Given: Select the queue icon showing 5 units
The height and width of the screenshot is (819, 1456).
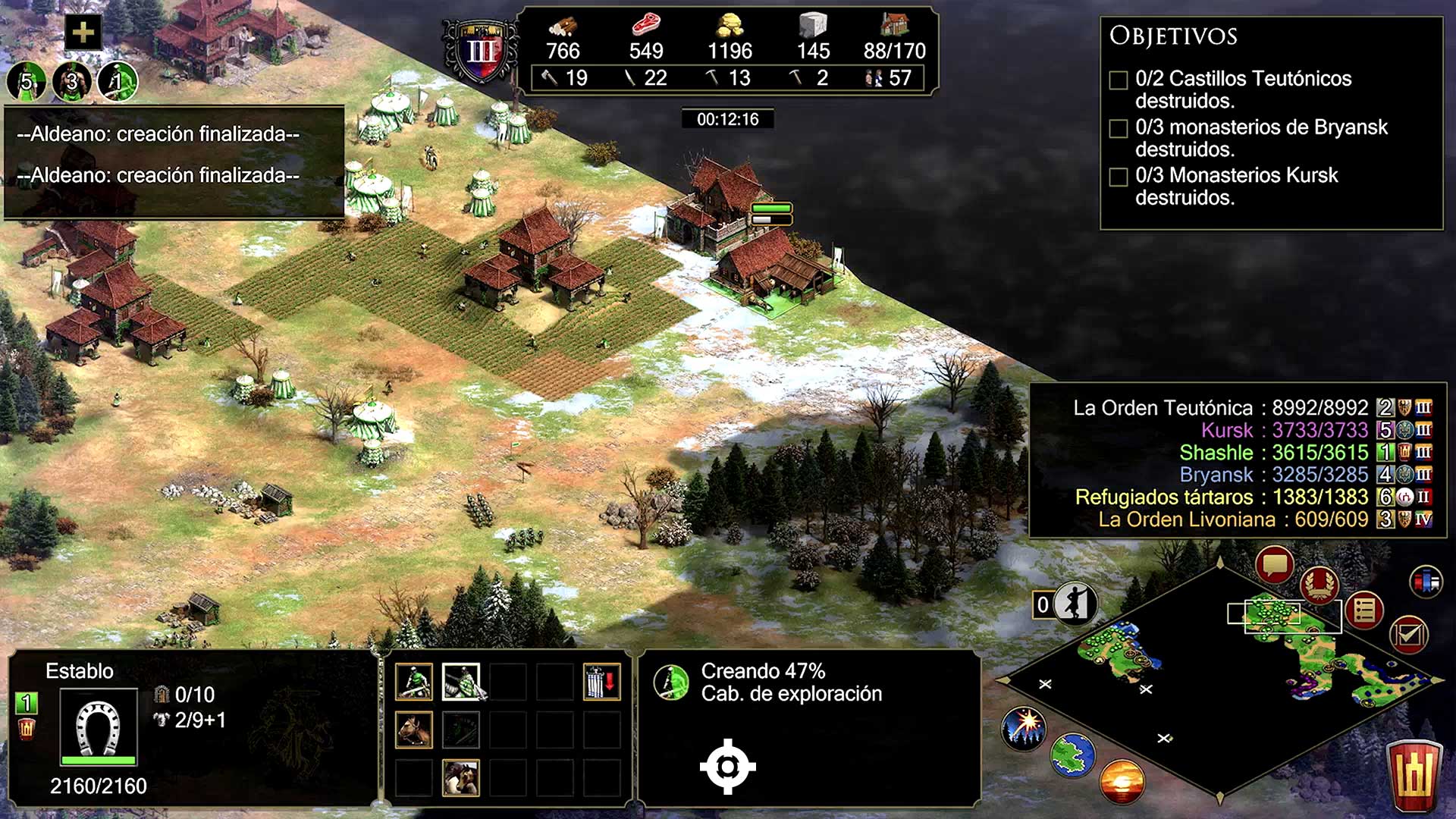Looking at the screenshot, I should (27, 81).
